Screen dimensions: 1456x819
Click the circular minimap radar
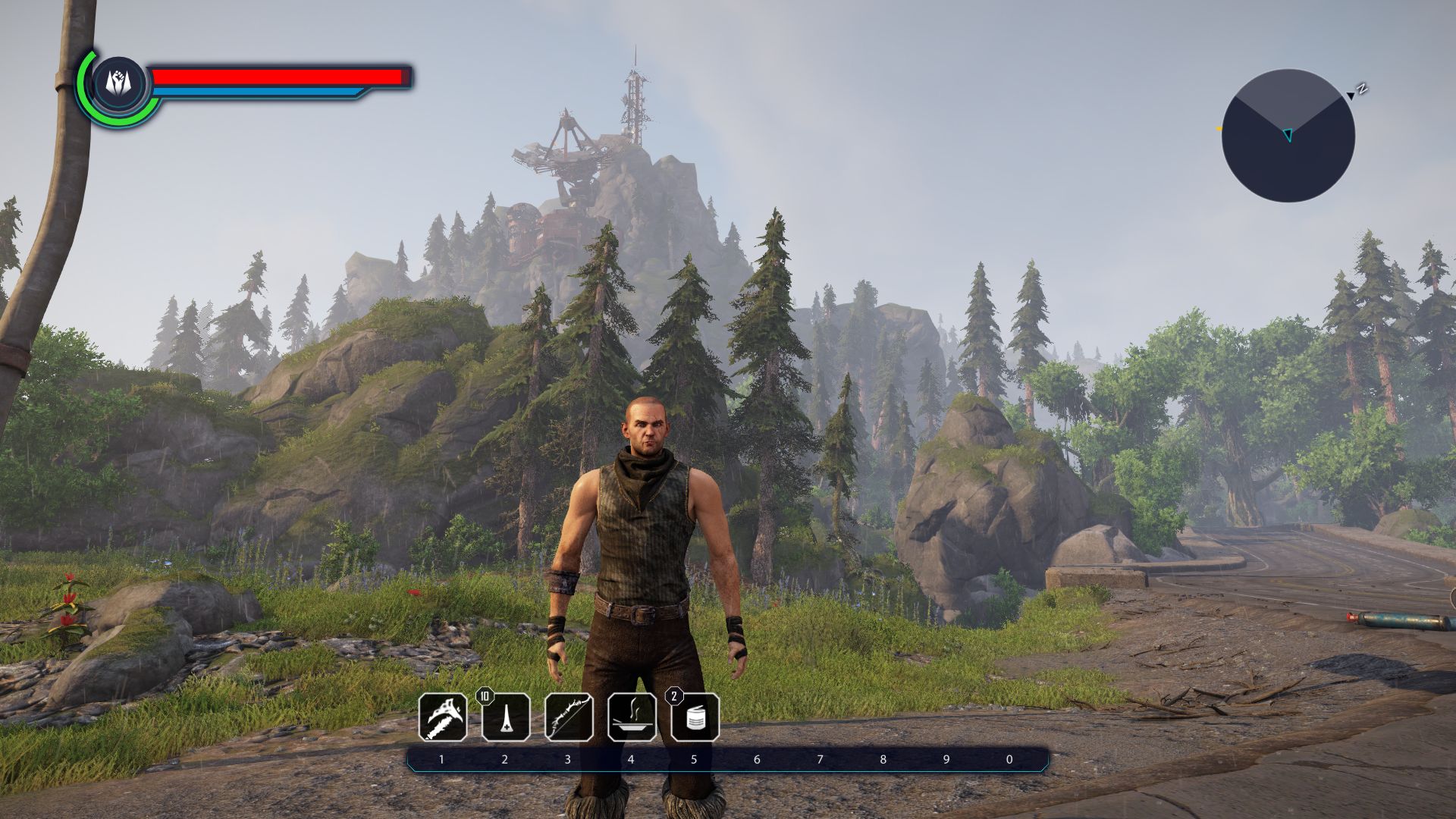click(x=1288, y=136)
